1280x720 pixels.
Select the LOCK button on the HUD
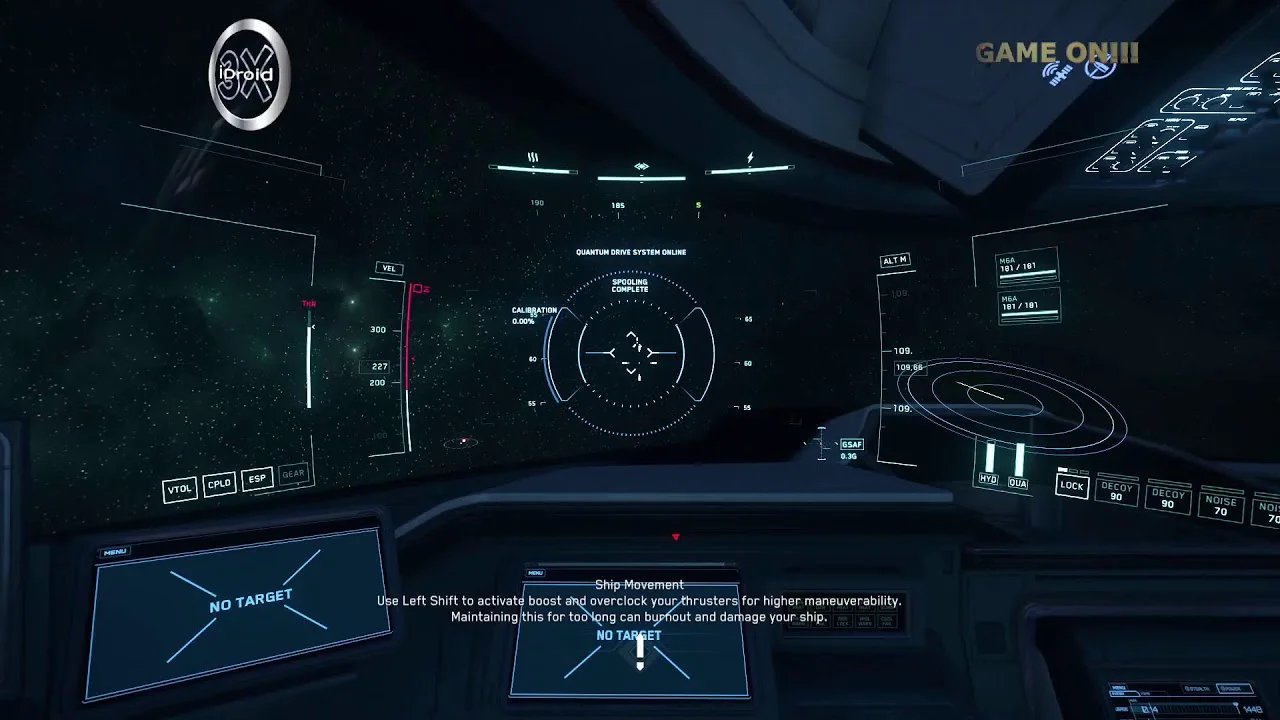click(x=1072, y=486)
